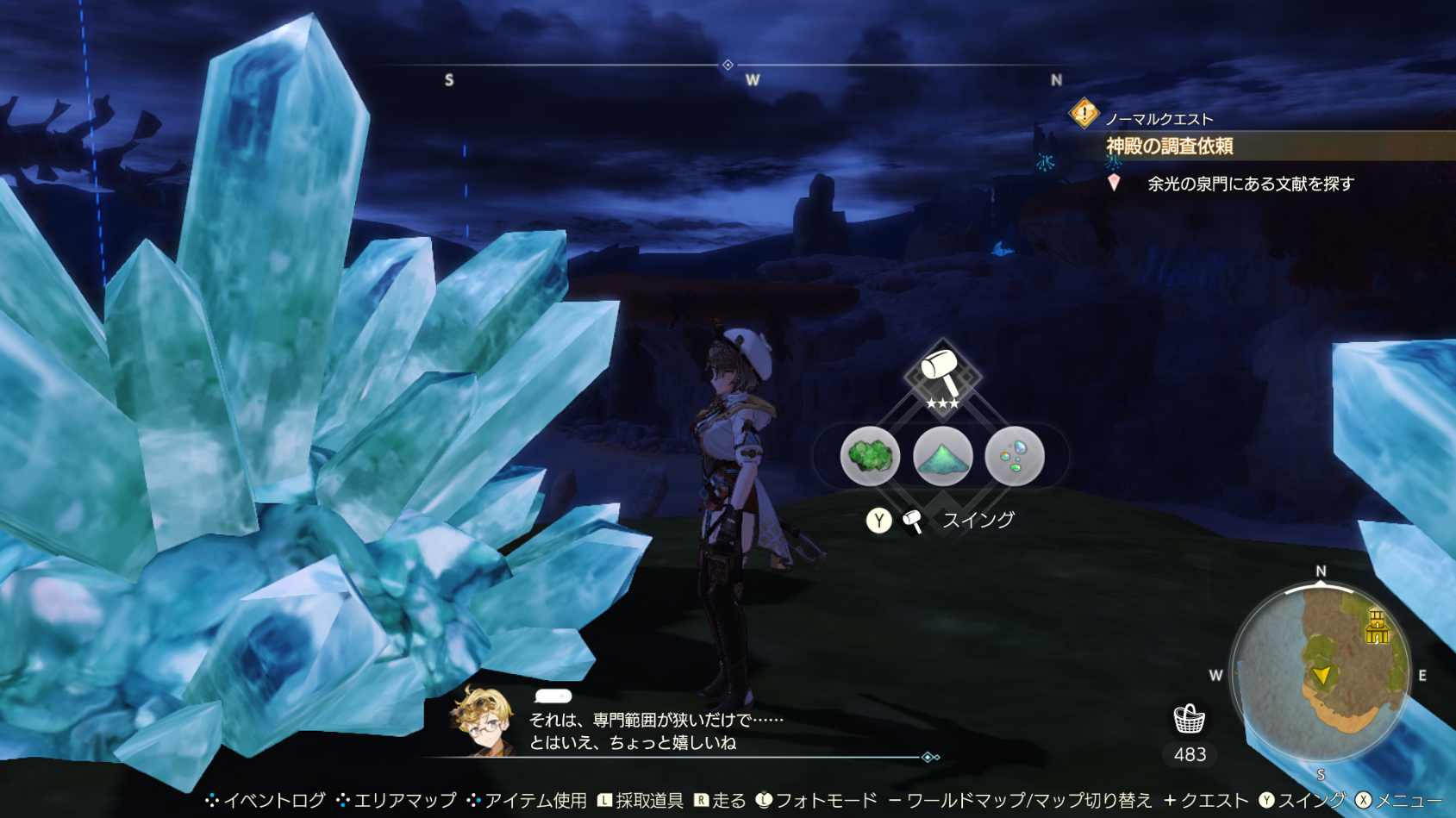This screenshot has height=818, width=1456.
Task: Click the three-star rating under the hammer
Action: (x=941, y=401)
